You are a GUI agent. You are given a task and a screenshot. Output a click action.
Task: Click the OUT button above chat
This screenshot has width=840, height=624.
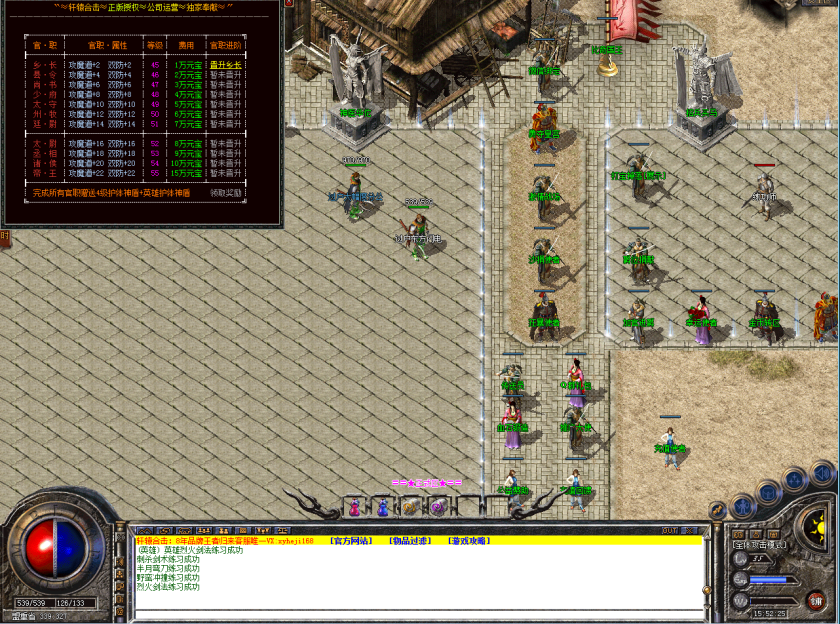click(670, 530)
